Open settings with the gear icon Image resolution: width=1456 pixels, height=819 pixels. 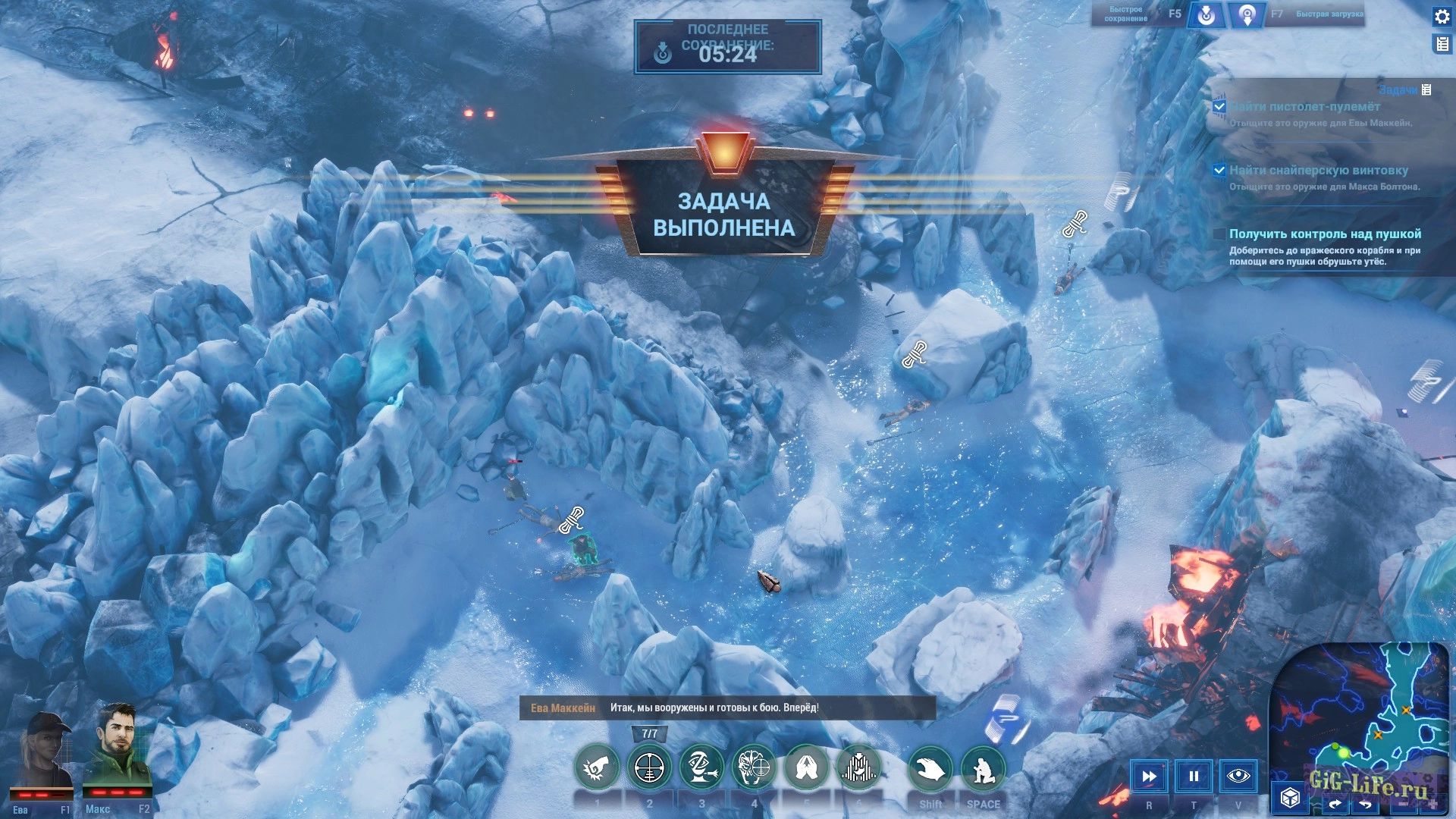1442,17
